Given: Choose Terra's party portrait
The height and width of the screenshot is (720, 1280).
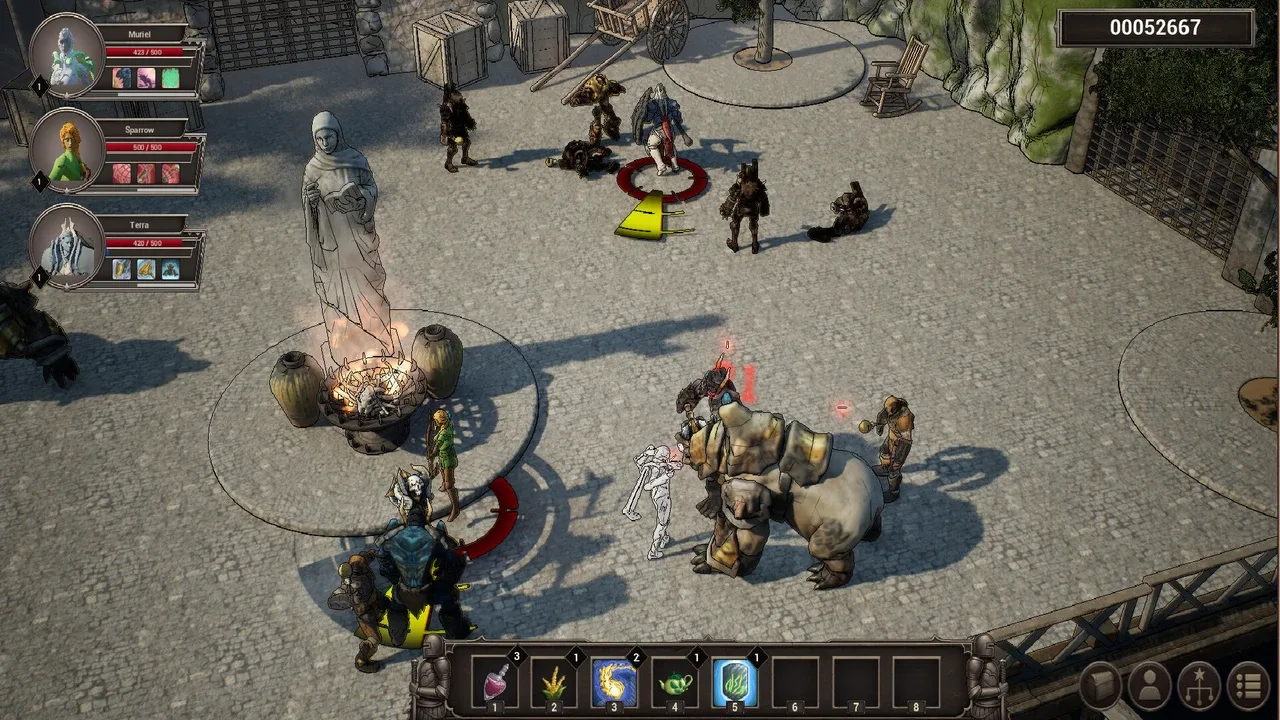Looking at the screenshot, I should (68, 247).
